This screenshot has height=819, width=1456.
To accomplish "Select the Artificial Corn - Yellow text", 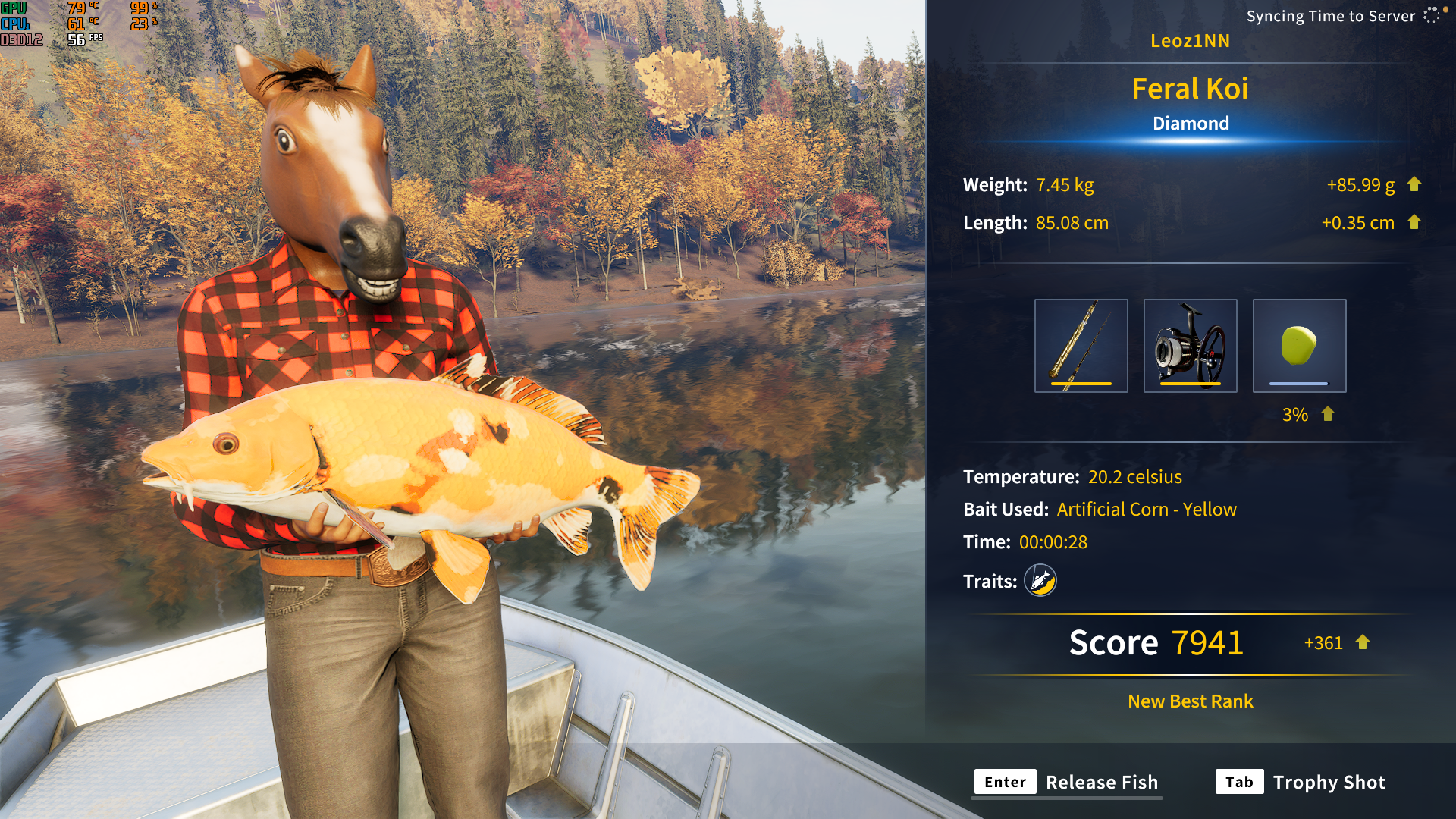I will tap(1145, 510).
